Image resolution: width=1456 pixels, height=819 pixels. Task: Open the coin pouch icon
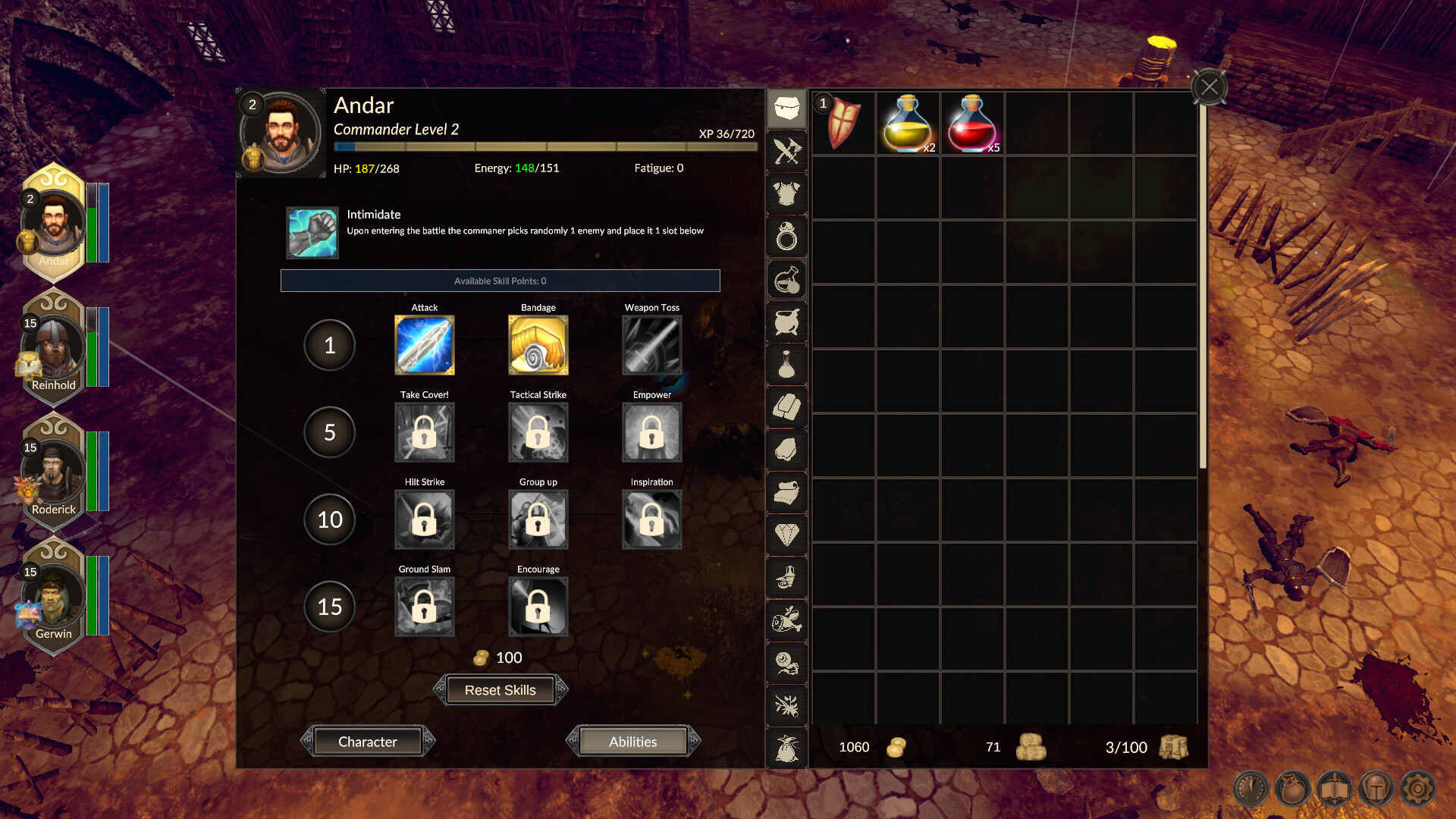[1292, 789]
